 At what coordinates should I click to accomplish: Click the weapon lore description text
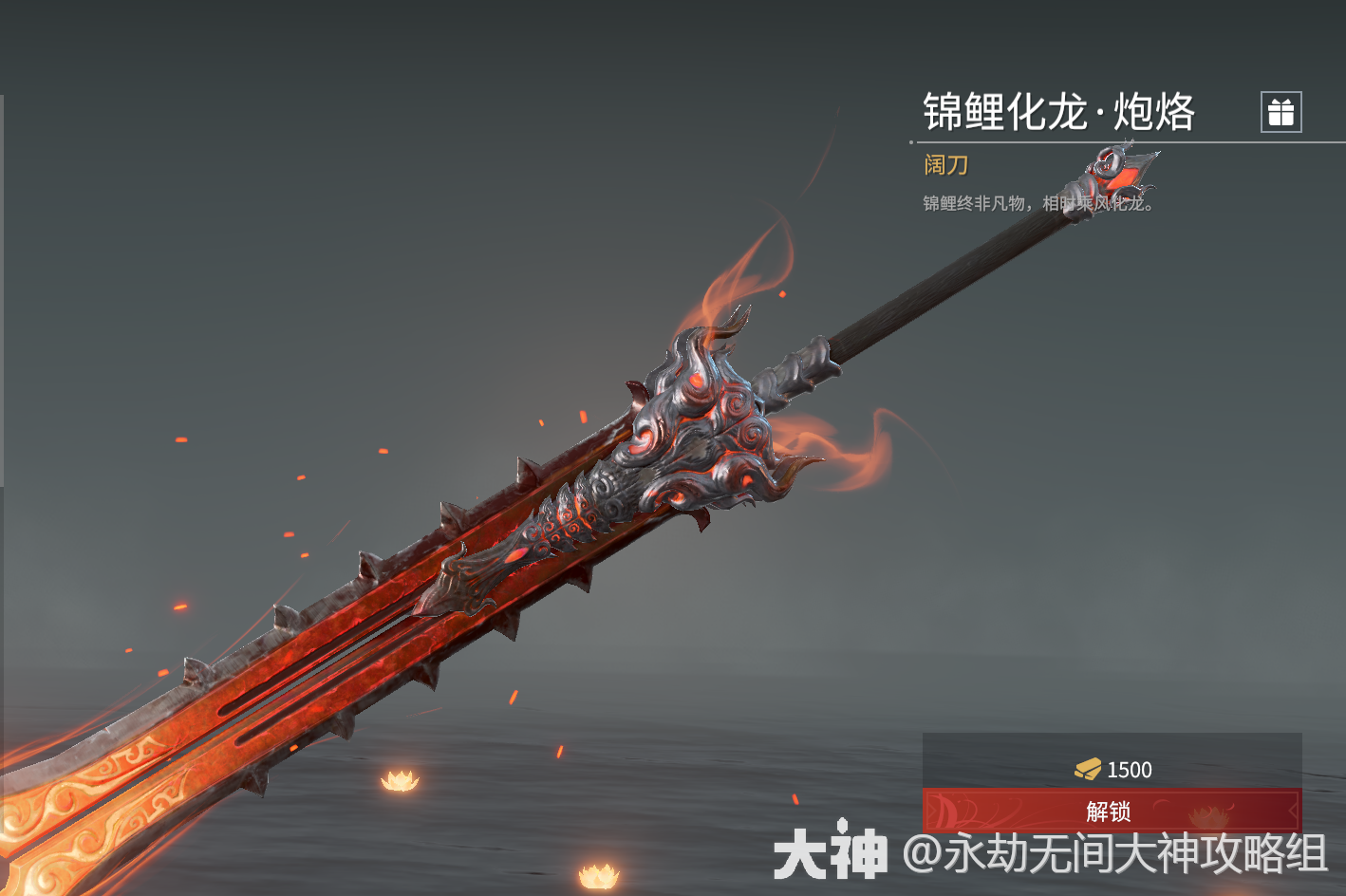pos(1038,202)
